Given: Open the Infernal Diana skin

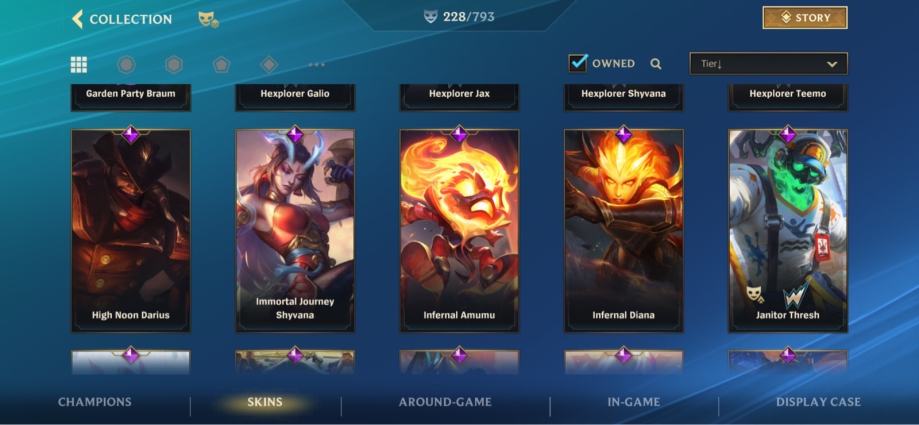Looking at the screenshot, I should 623,230.
